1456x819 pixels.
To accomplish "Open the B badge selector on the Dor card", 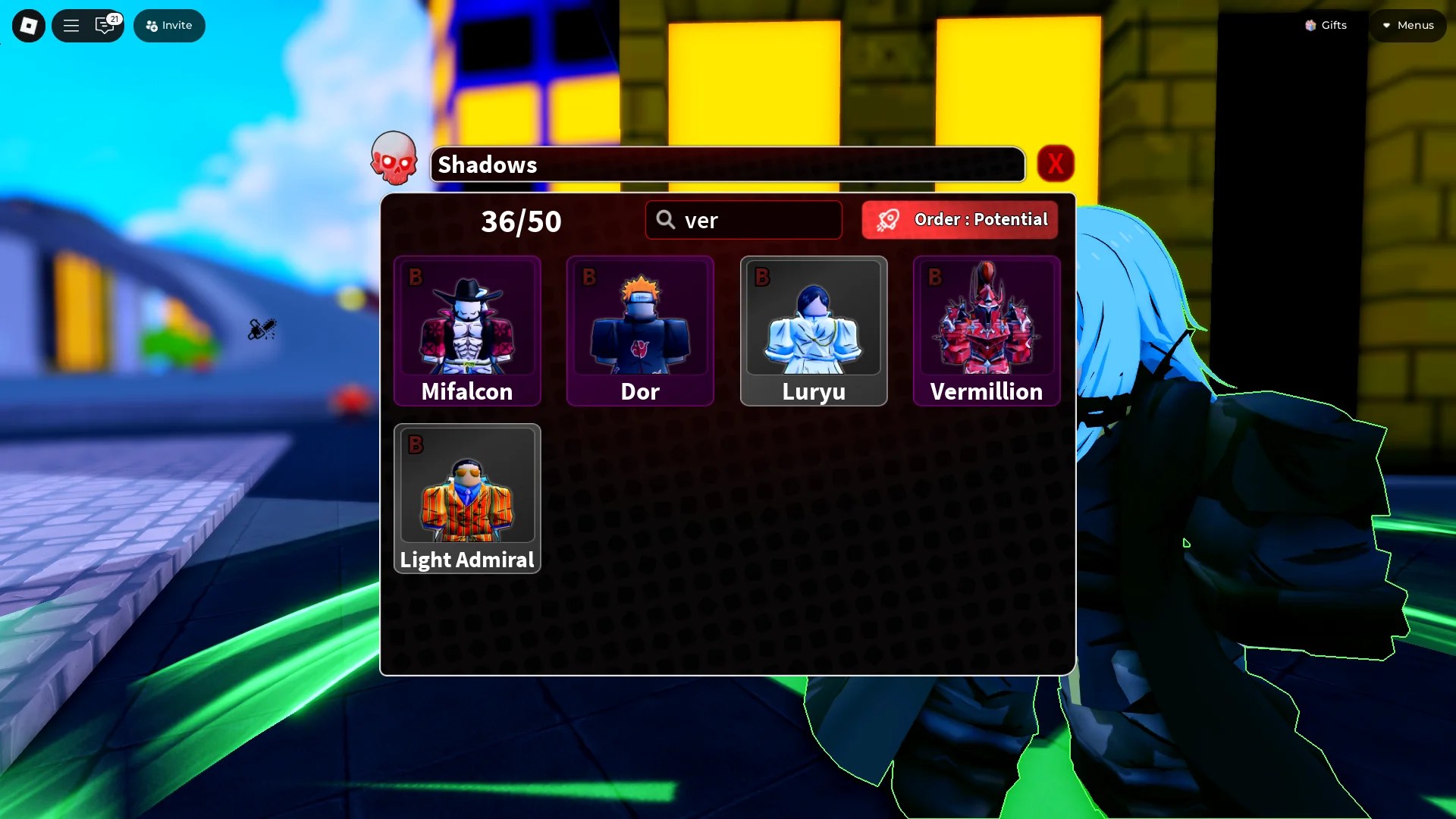I will click(588, 276).
